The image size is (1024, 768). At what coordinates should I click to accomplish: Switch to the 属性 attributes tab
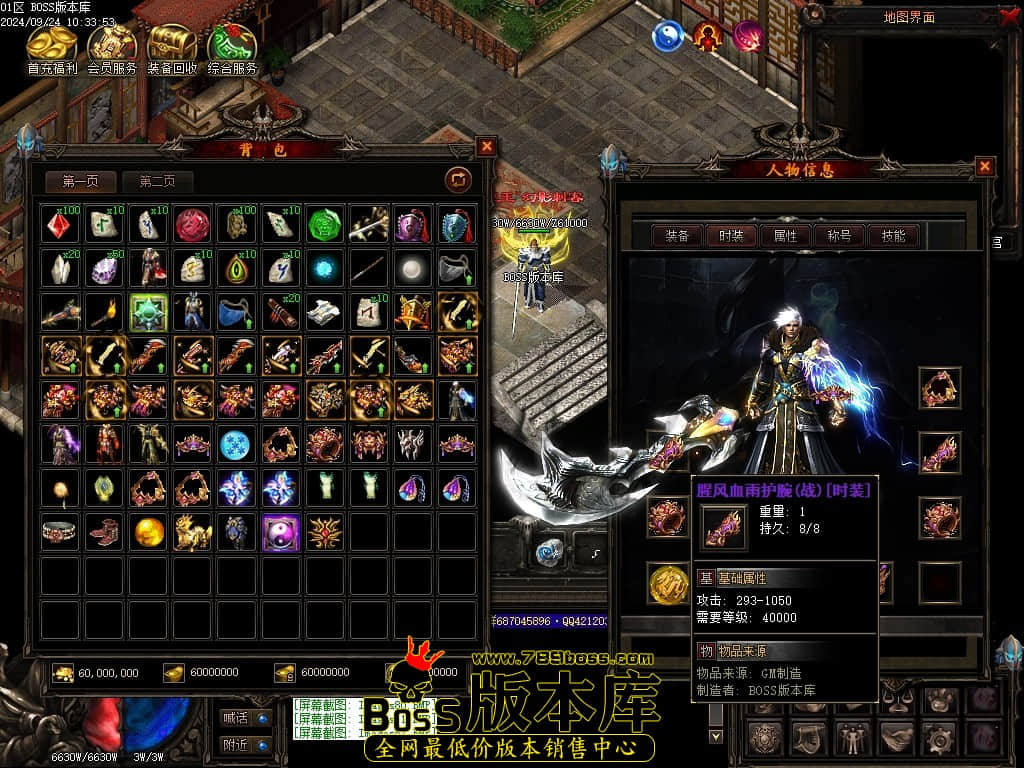[x=785, y=236]
